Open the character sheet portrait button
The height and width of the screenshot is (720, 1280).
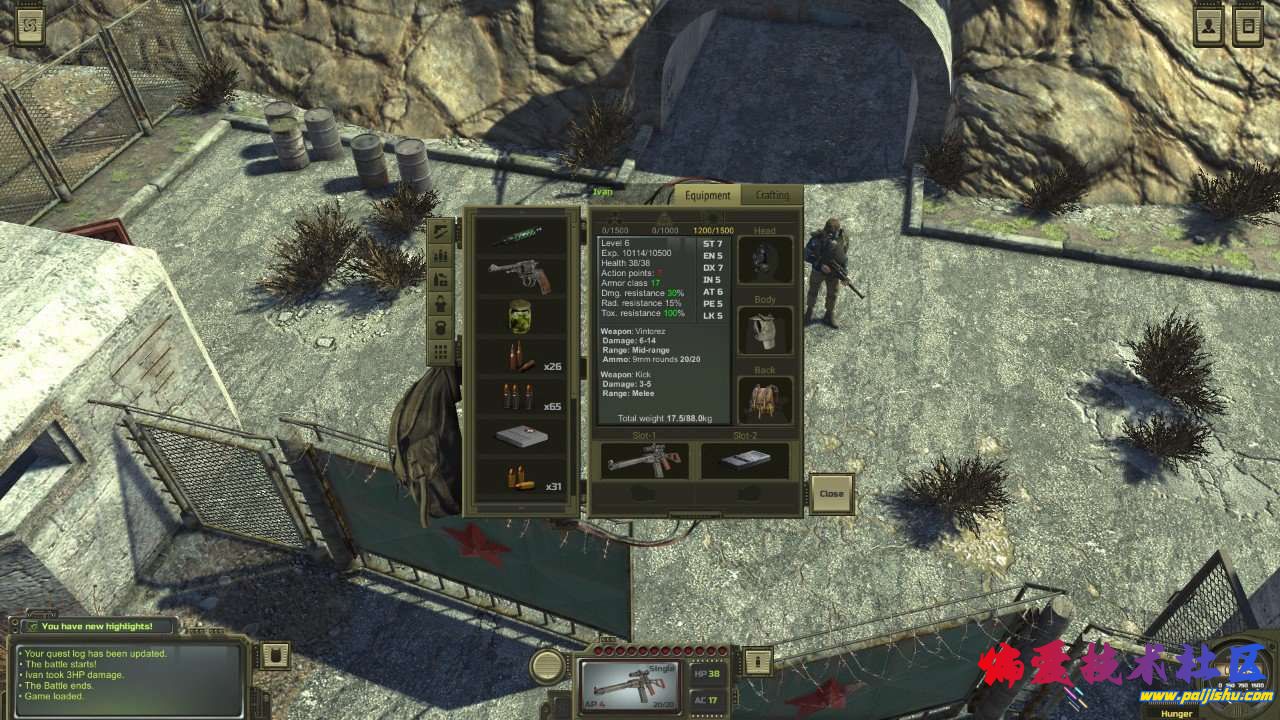click(1209, 26)
